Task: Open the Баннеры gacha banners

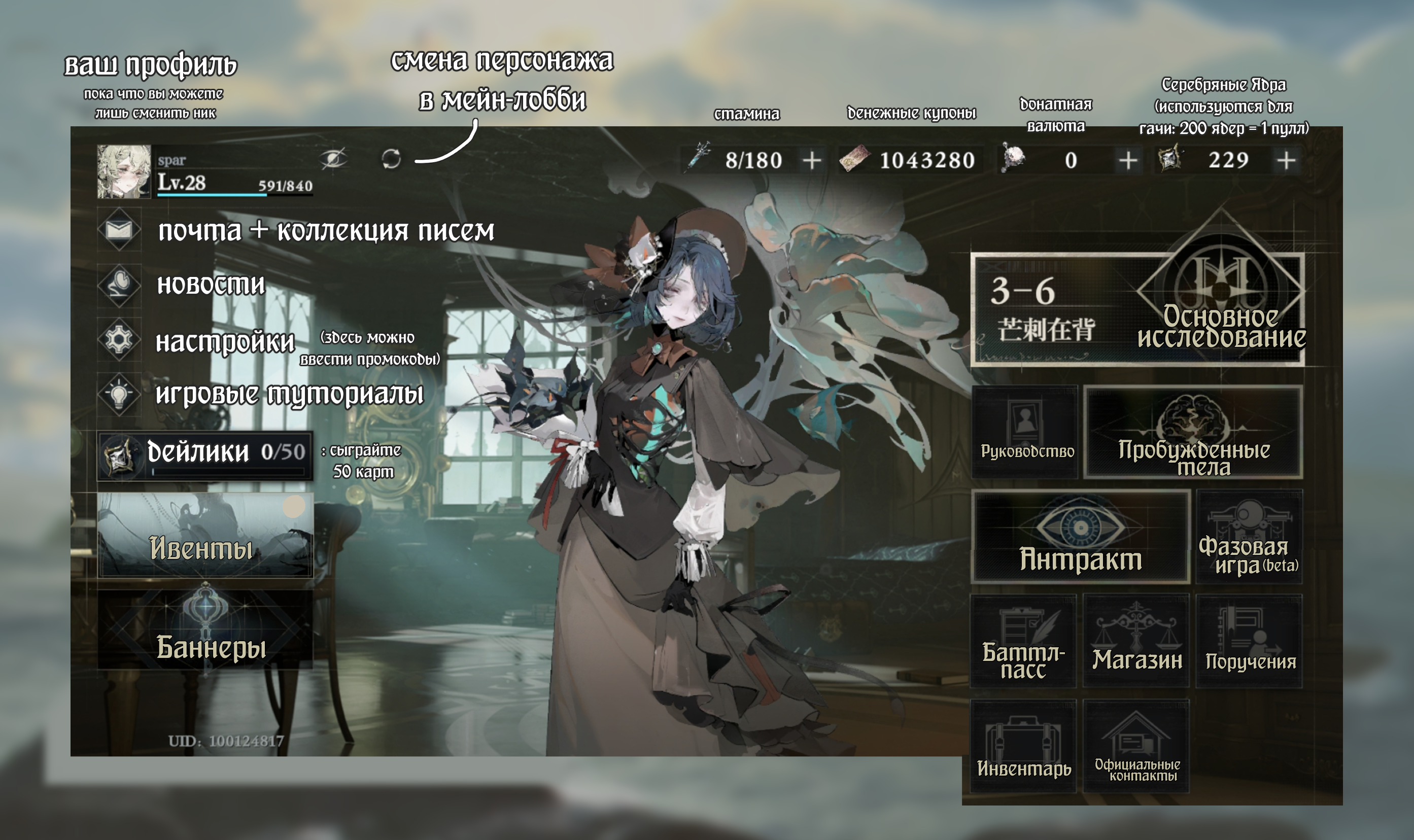Action: click(205, 629)
